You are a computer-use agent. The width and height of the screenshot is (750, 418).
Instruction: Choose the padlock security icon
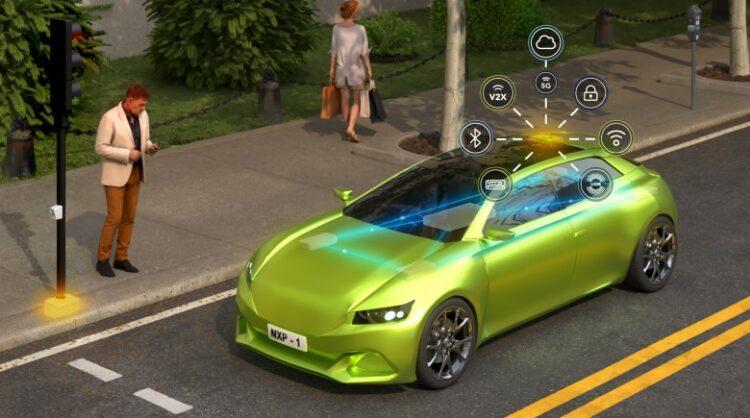click(591, 93)
